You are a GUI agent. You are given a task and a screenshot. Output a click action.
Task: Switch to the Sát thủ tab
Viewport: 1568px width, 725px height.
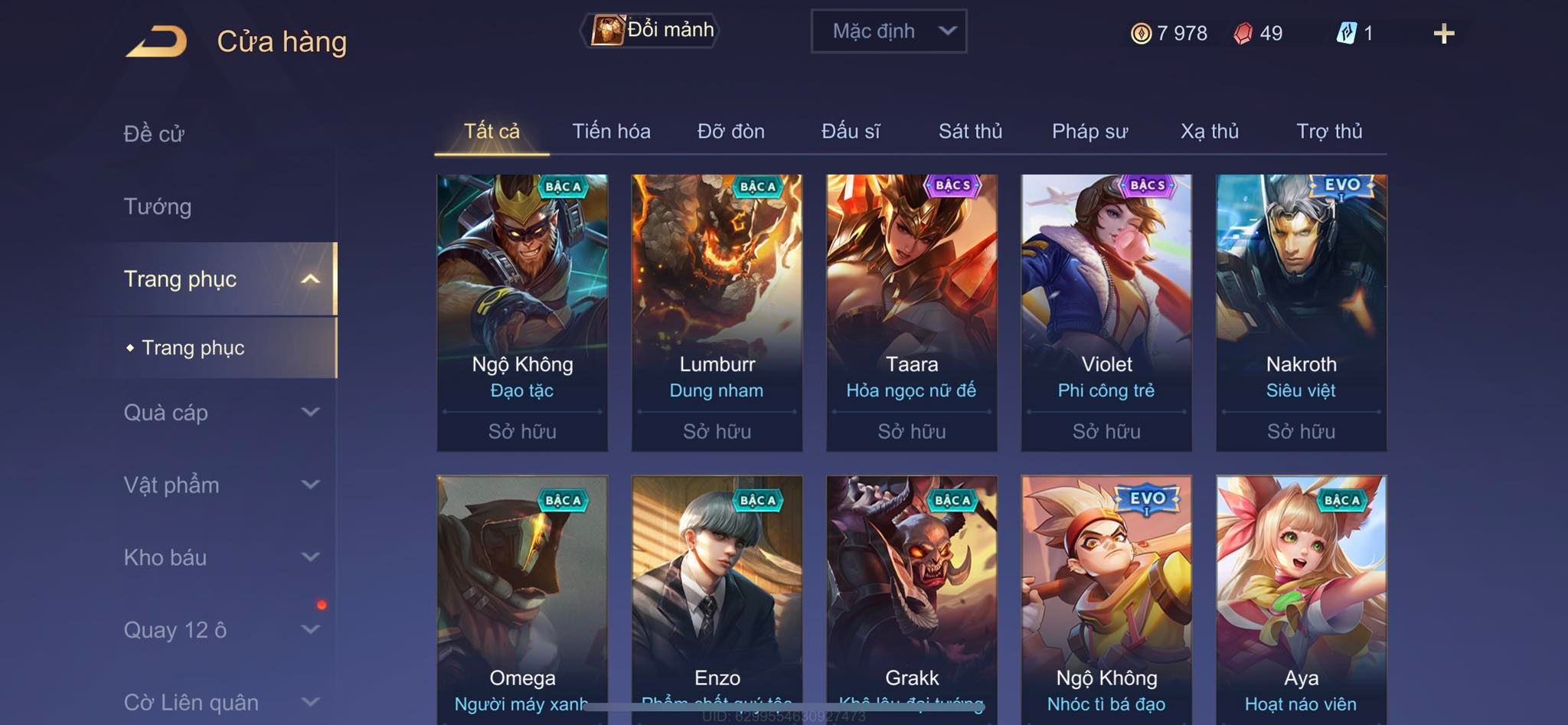pyautogui.click(x=970, y=132)
